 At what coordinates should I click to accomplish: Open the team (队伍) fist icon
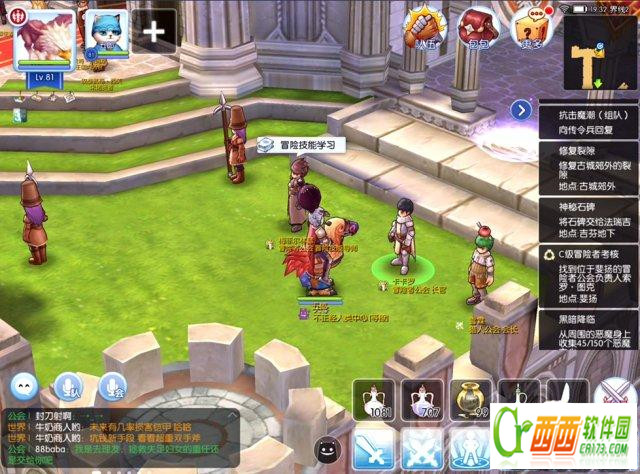tap(428, 26)
